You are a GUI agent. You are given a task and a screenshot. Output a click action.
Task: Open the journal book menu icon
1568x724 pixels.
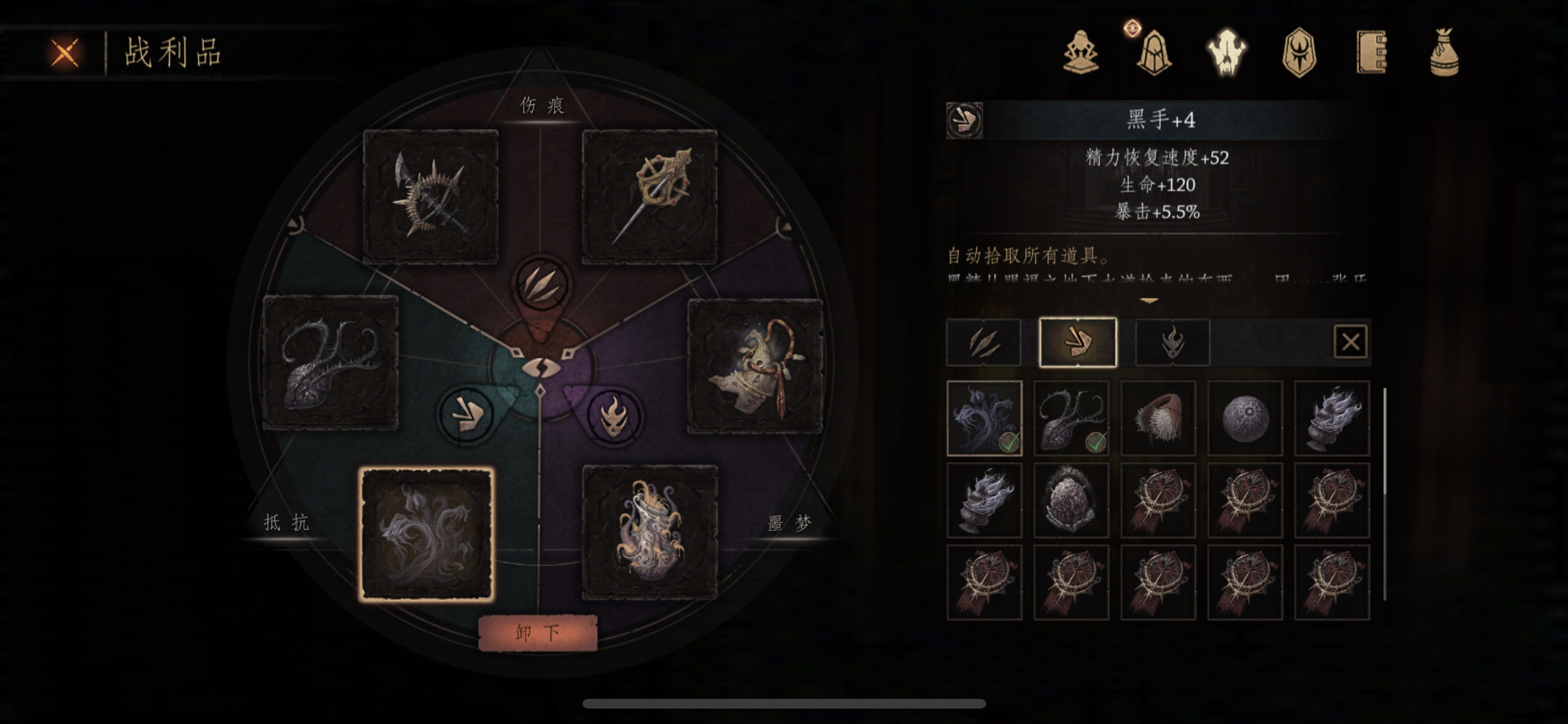[1372, 53]
